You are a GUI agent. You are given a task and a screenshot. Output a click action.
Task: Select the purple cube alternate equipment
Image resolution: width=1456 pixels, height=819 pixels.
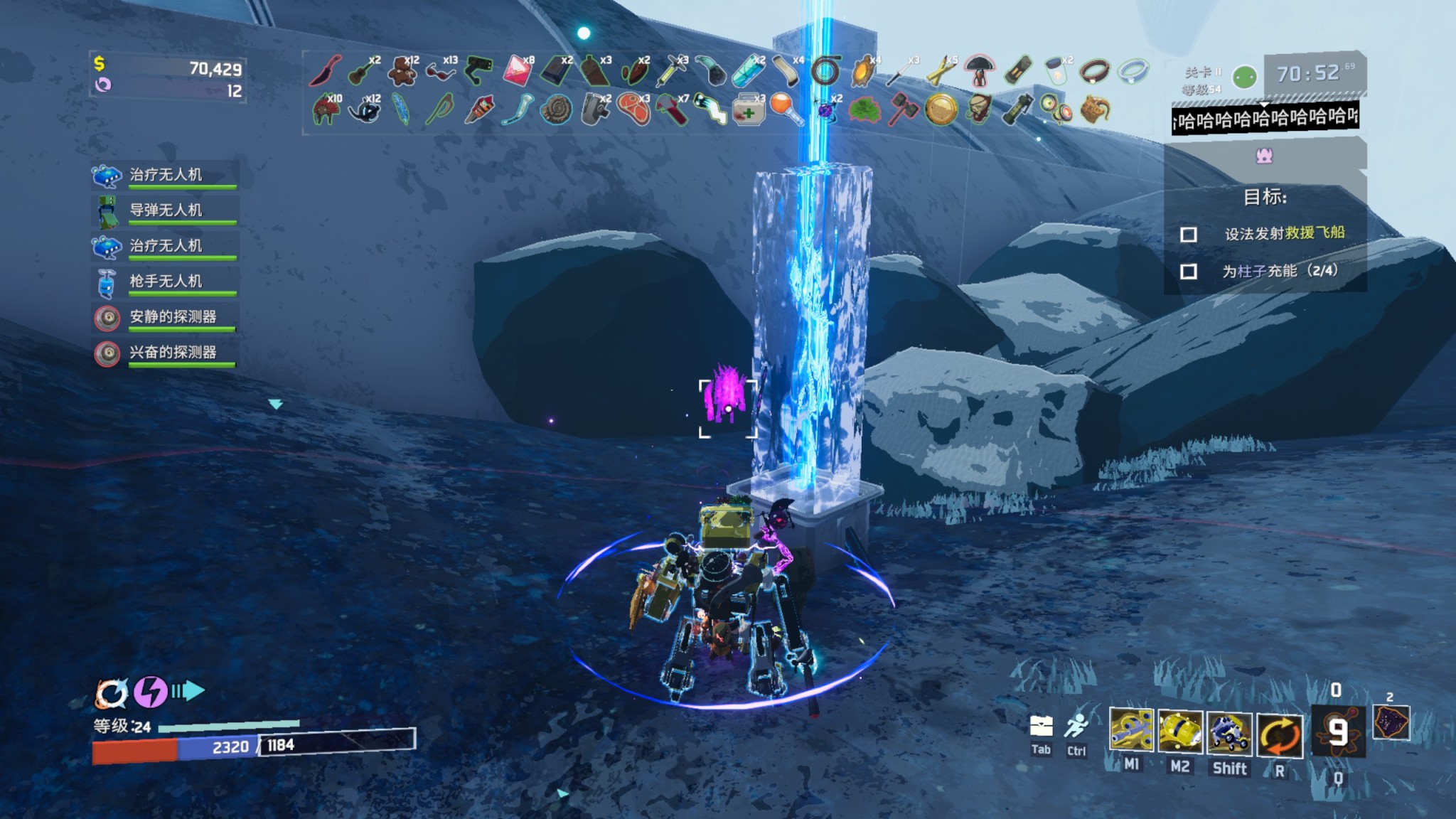[1391, 723]
